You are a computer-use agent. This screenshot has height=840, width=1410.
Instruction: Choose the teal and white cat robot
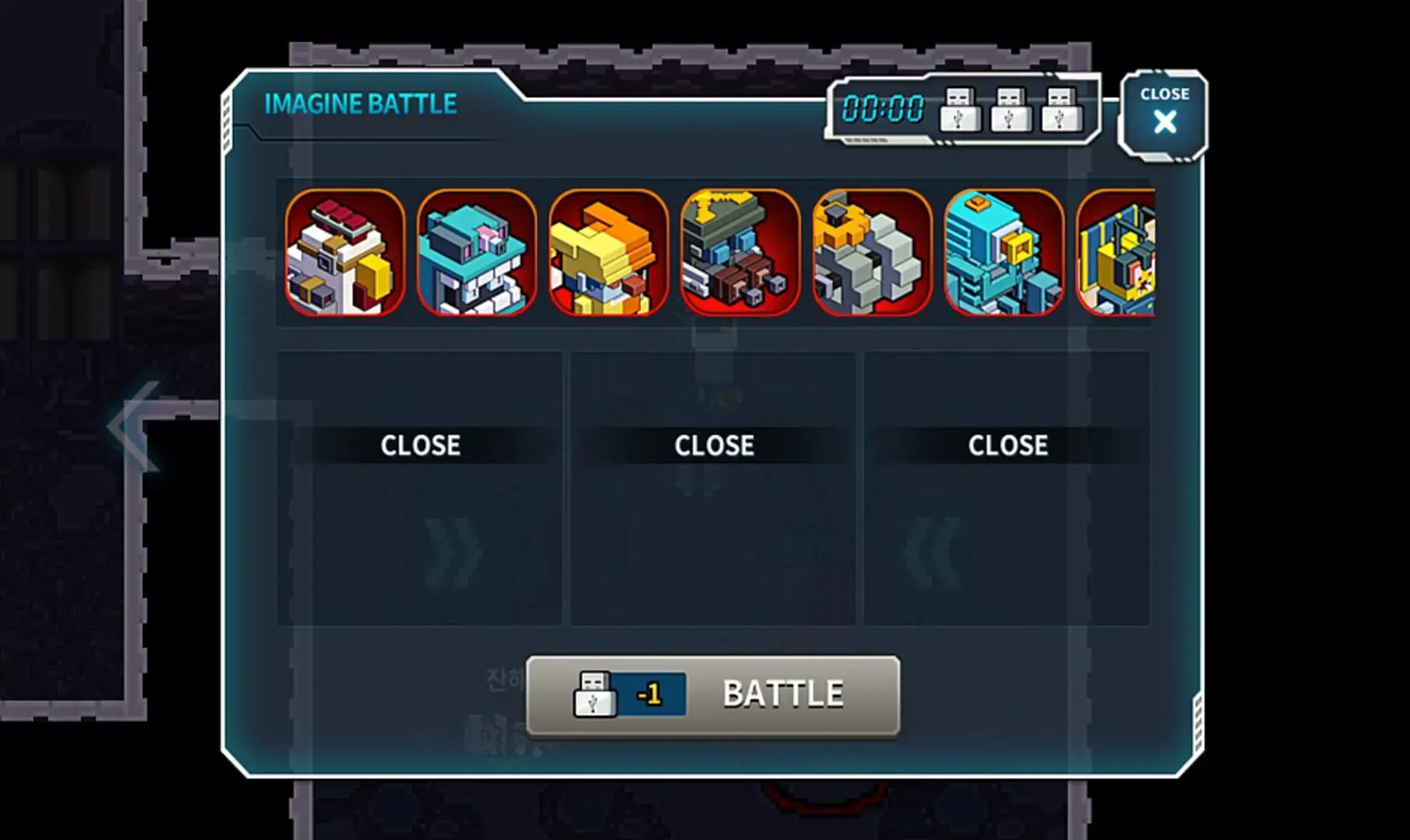click(477, 253)
